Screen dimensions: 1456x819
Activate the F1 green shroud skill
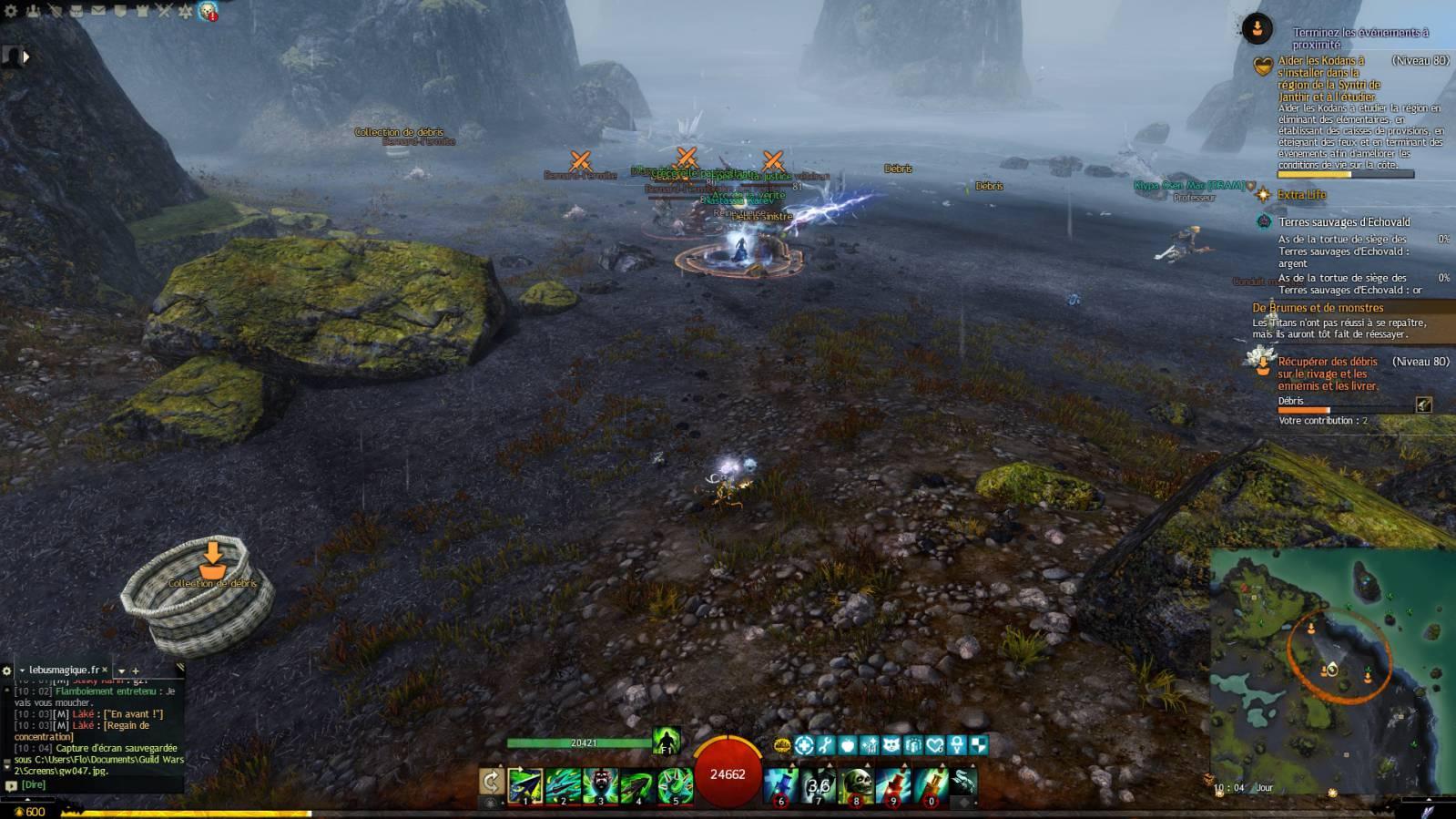click(666, 741)
